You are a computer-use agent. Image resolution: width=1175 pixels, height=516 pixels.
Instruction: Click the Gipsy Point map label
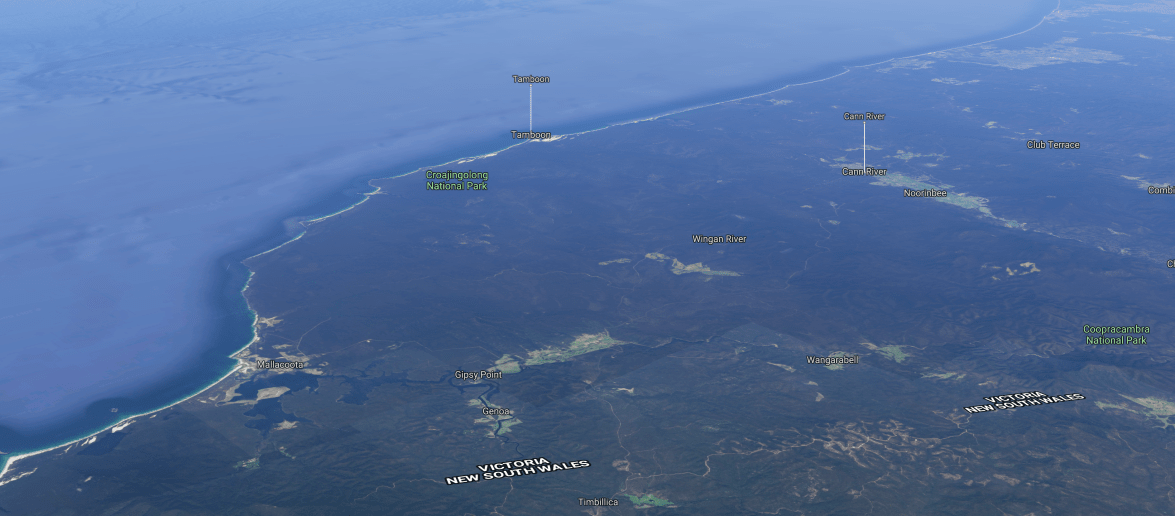tap(478, 375)
